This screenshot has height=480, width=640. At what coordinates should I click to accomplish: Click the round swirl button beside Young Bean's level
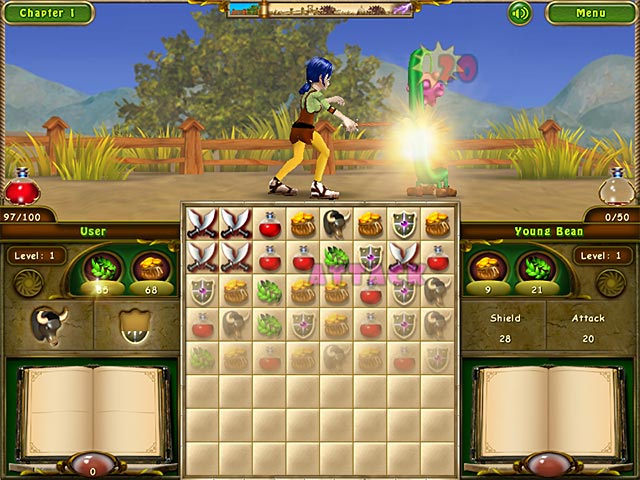click(612, 283)
